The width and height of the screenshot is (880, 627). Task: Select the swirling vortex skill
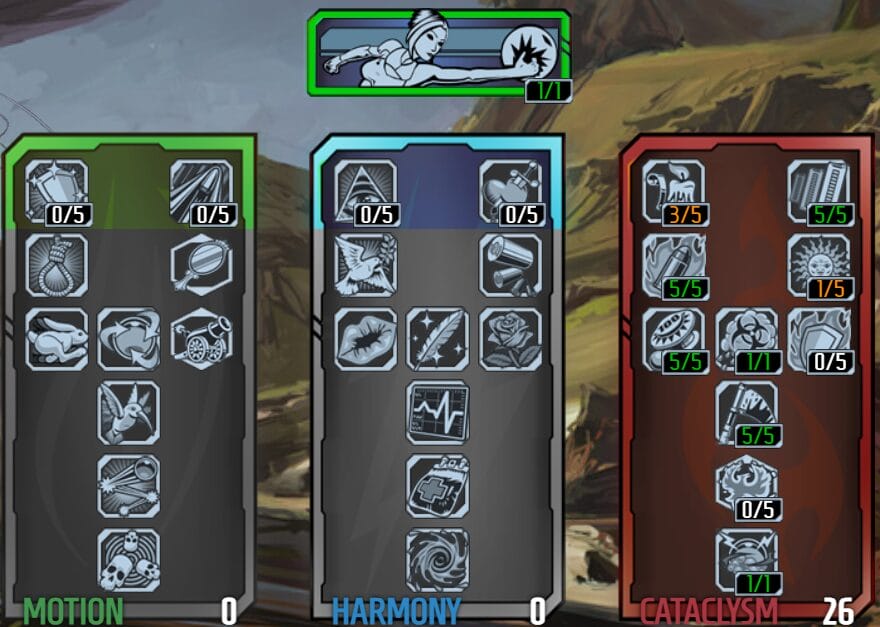pos(437,559)
